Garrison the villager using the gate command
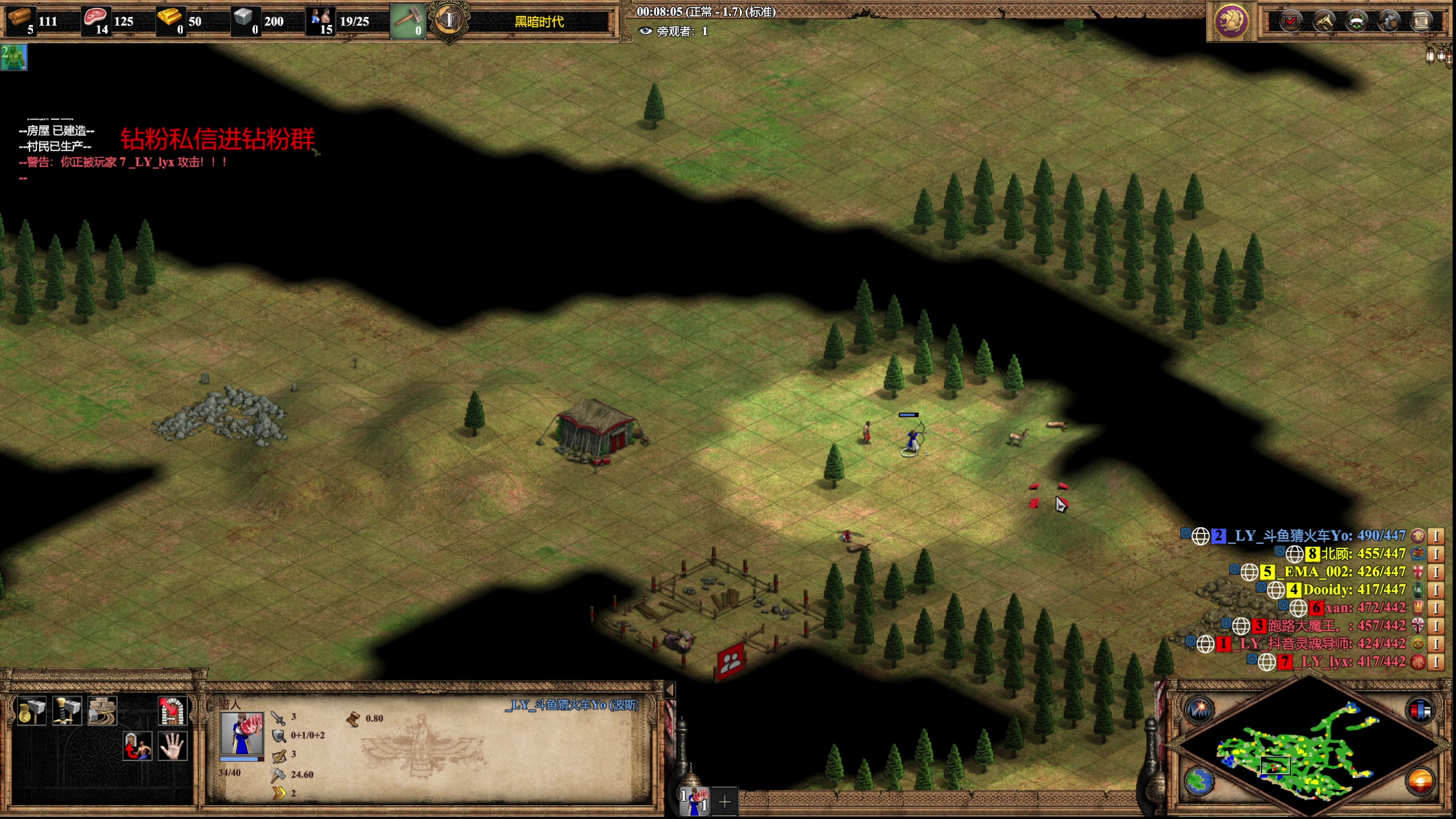Screen dimensions: 1456x819 point(138,746)
